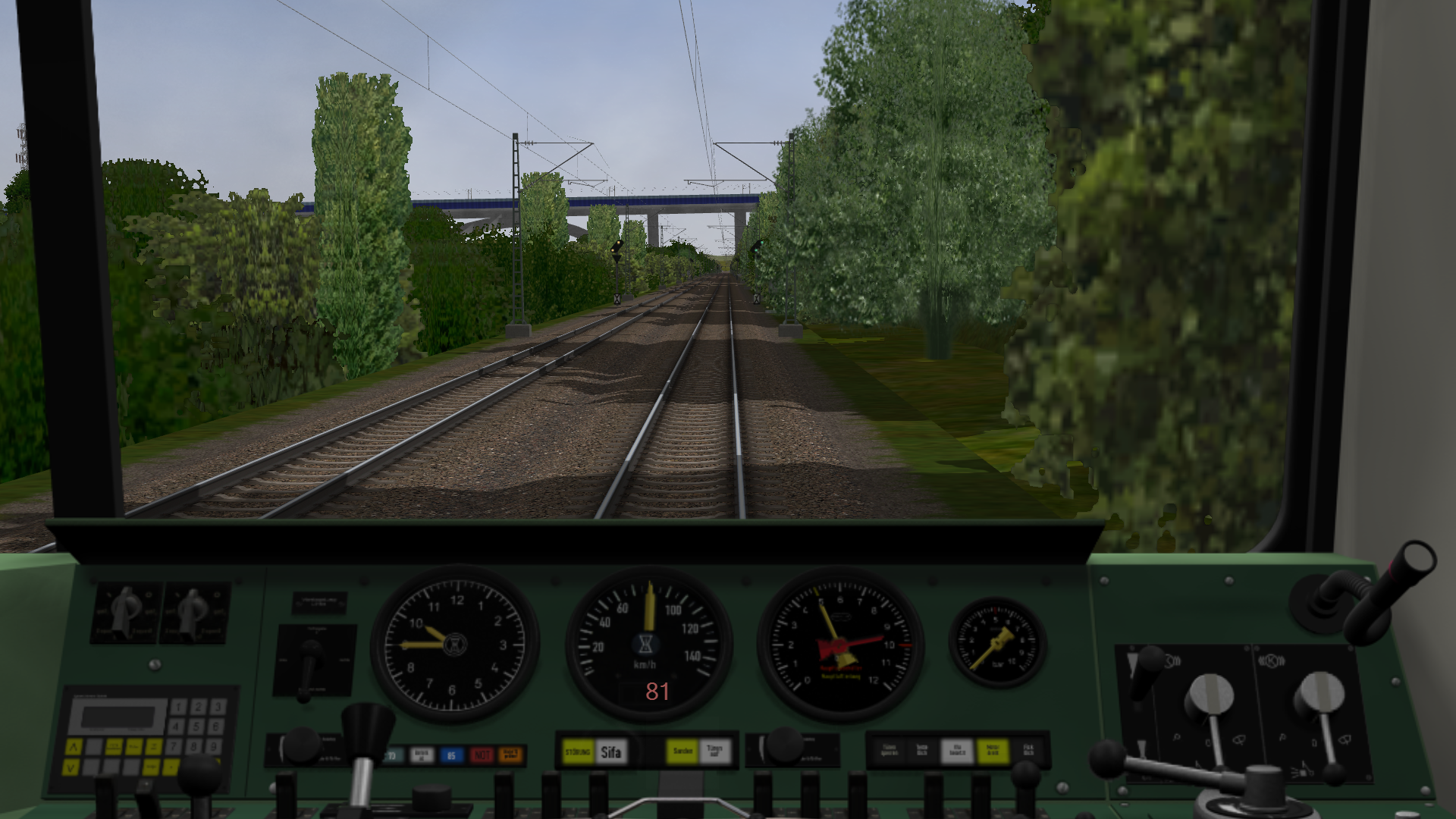Tap the number 9 key on the keypad
Viewport: 1456px width, 819px height.
214,747
